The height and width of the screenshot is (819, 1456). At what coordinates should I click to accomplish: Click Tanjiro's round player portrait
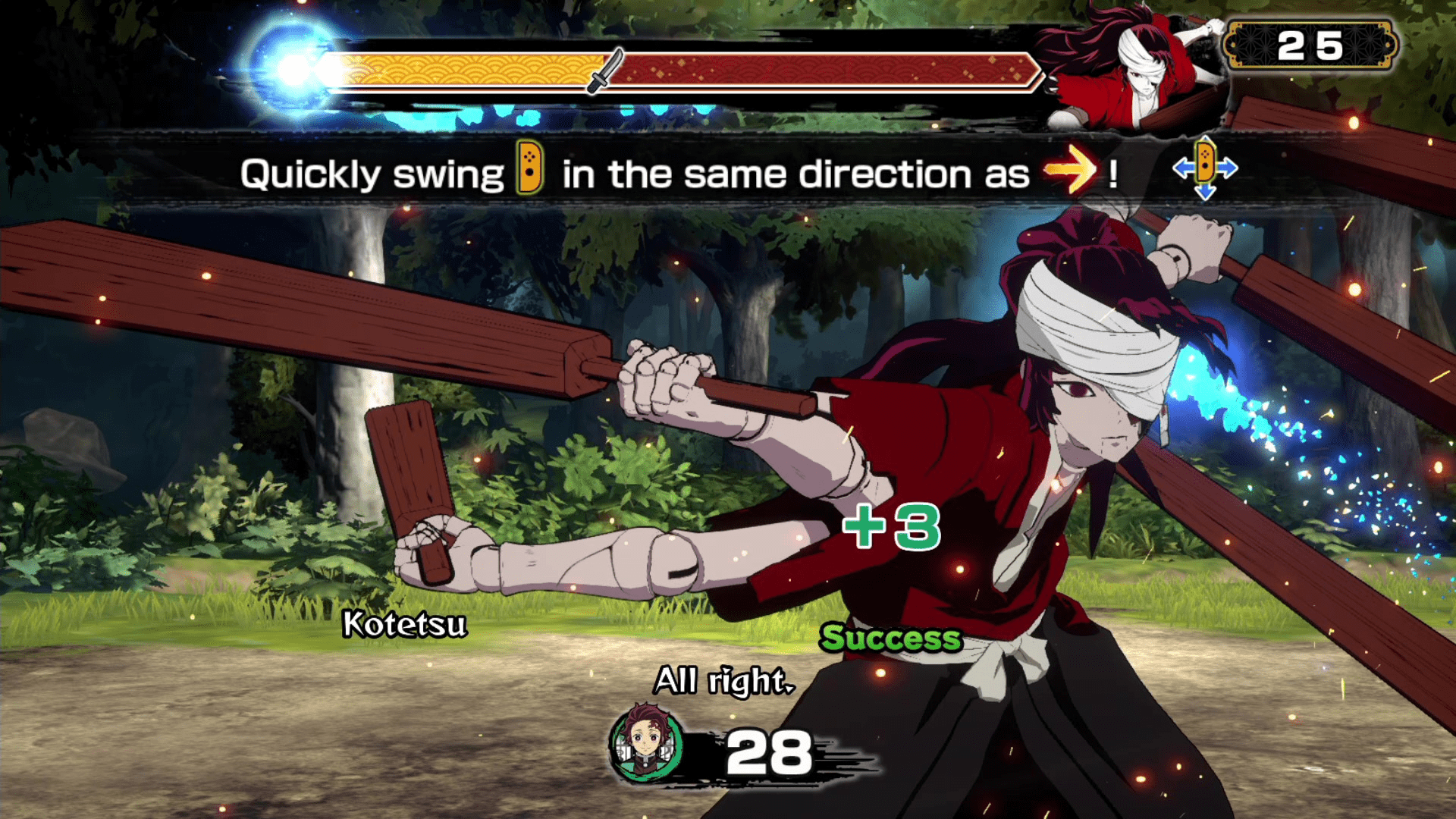coord(645,744)
